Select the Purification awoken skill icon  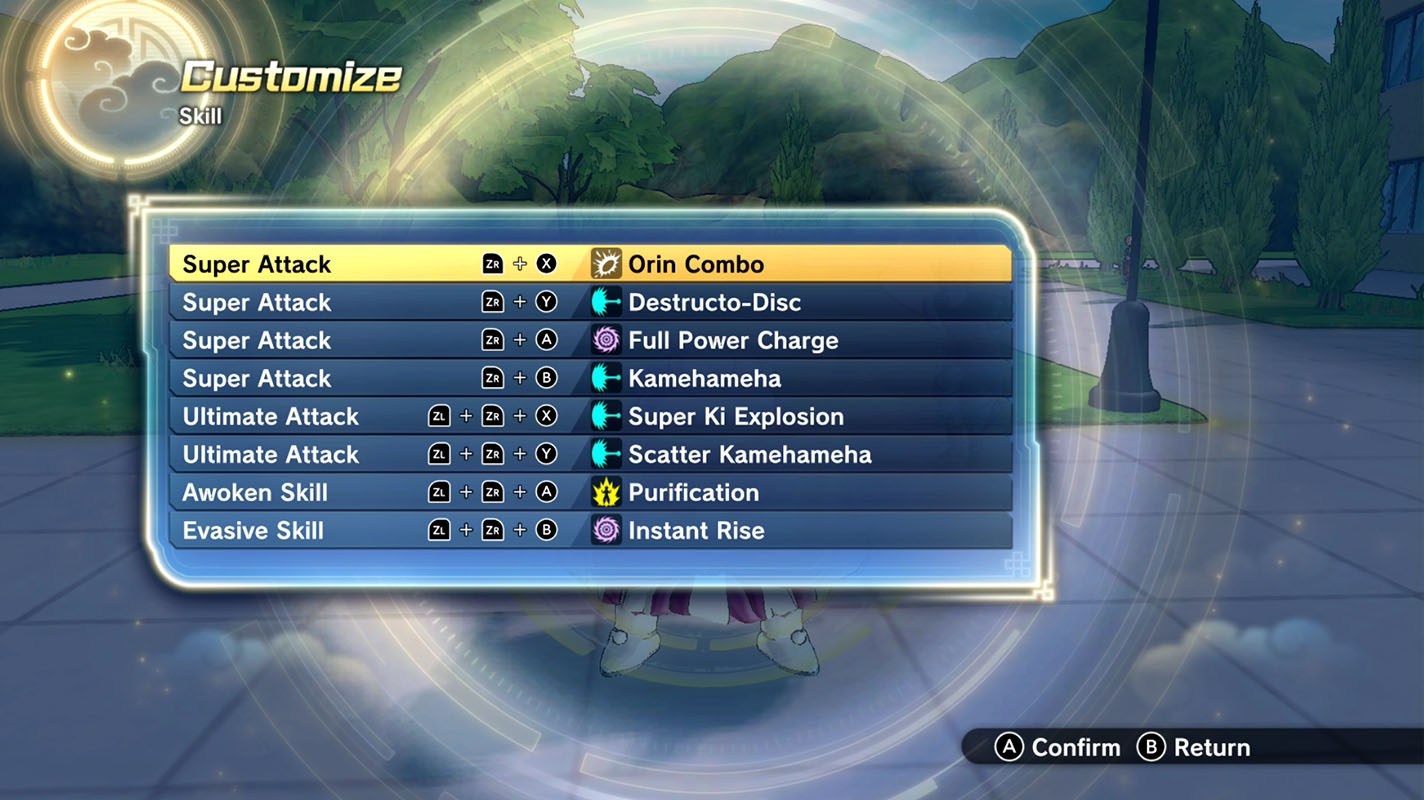(607, 492)
